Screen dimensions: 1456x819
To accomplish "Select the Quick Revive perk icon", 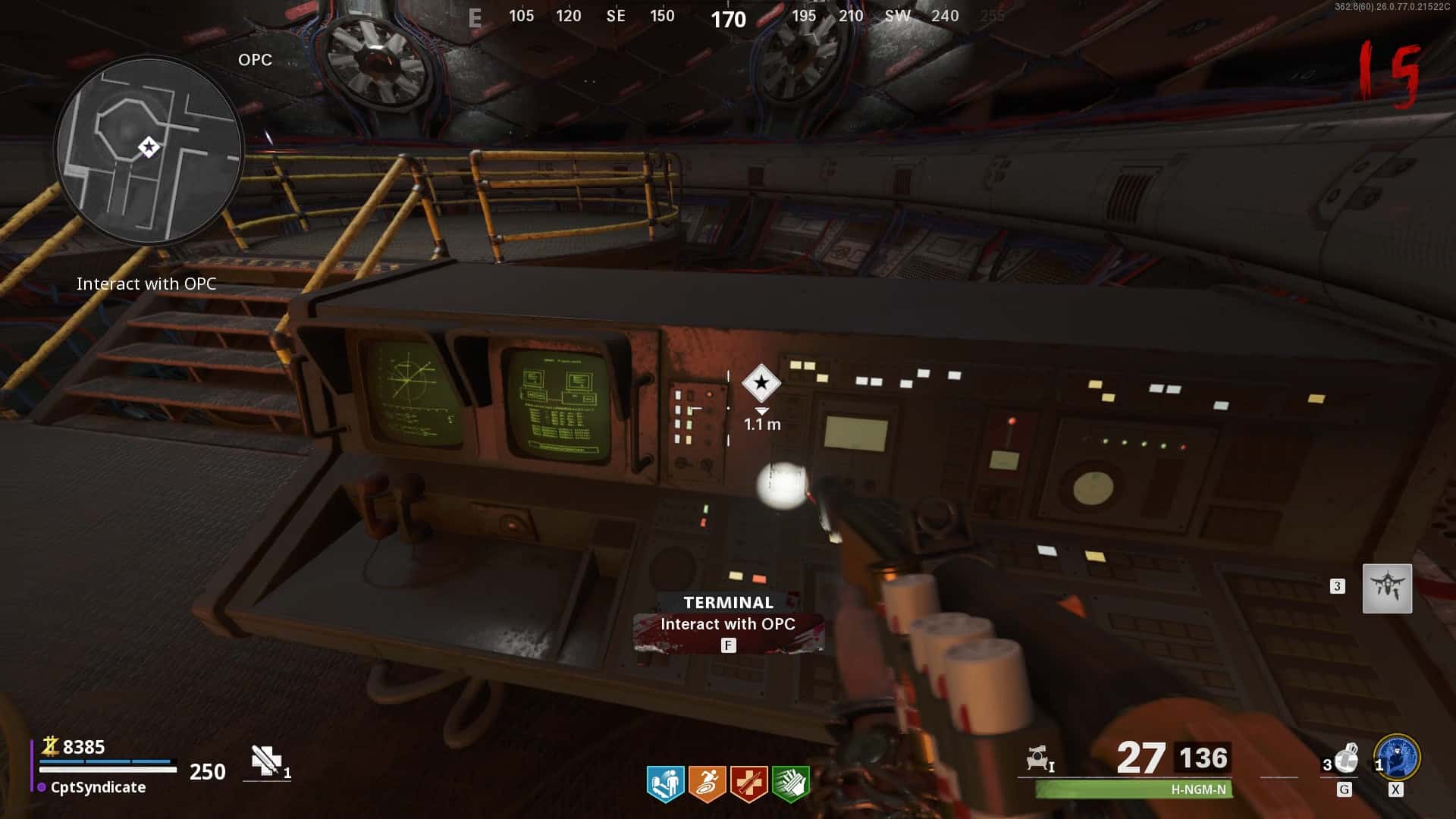I will click(665, 783).
